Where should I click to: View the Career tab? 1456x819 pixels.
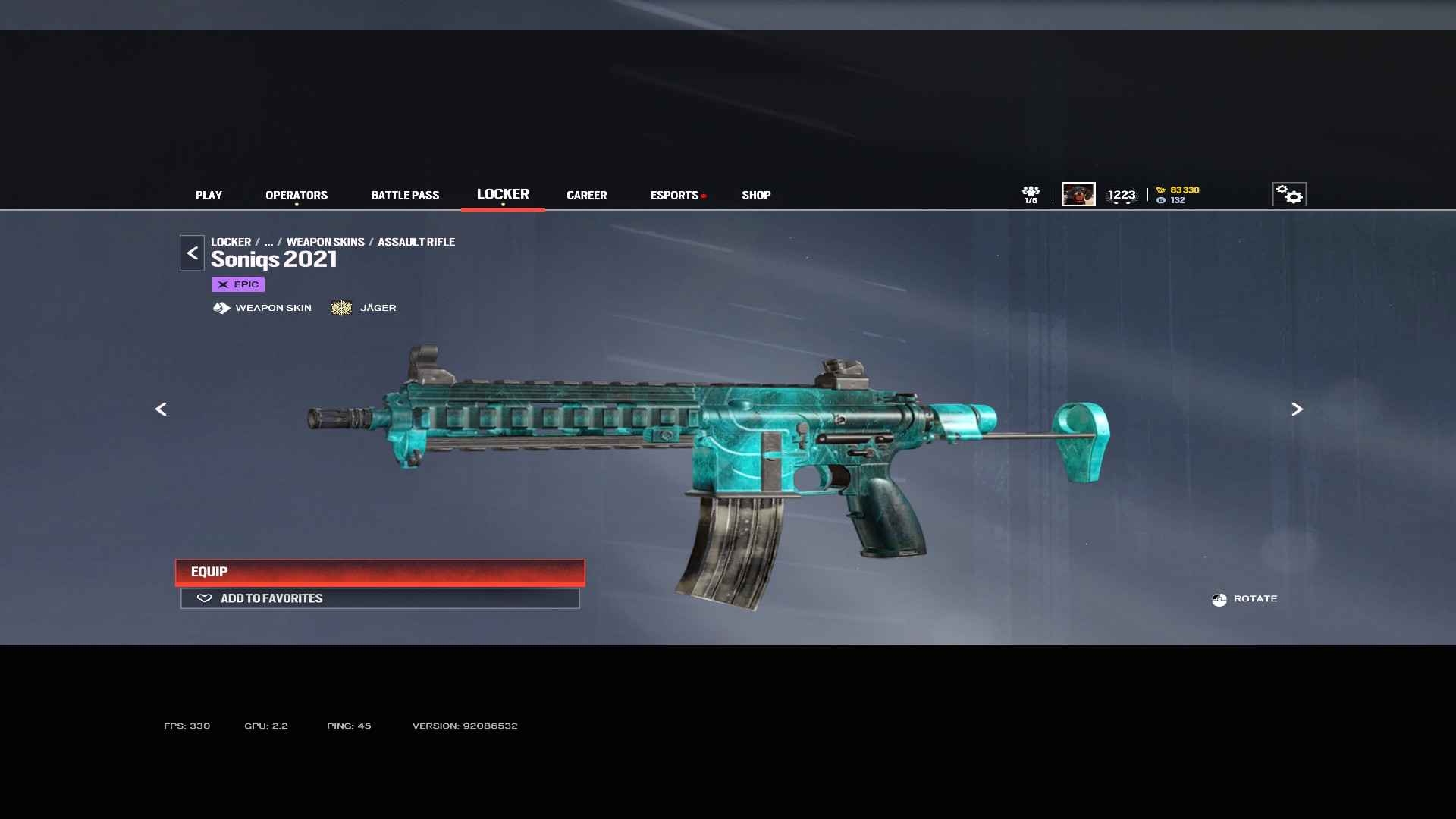click(586, 195)
